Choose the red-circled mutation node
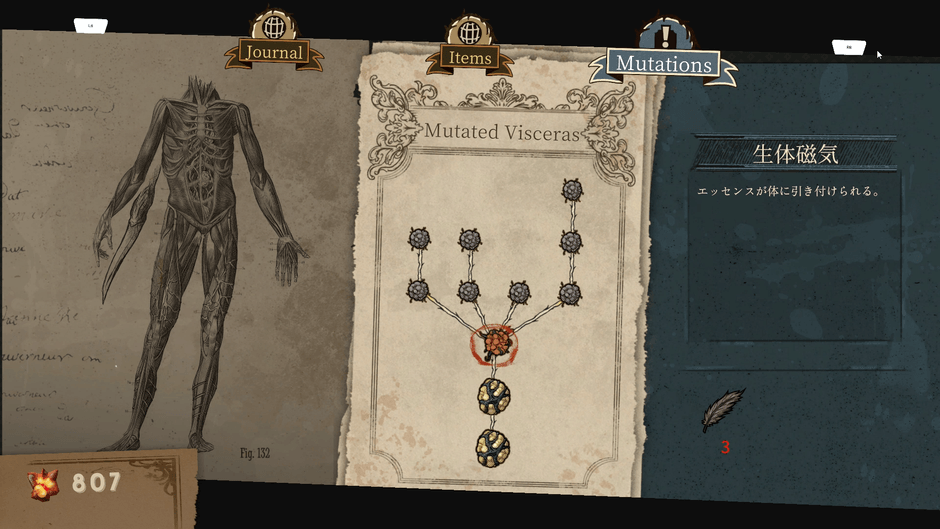The height and width of the screenshot is (529, 940). [x=494, y=345]
